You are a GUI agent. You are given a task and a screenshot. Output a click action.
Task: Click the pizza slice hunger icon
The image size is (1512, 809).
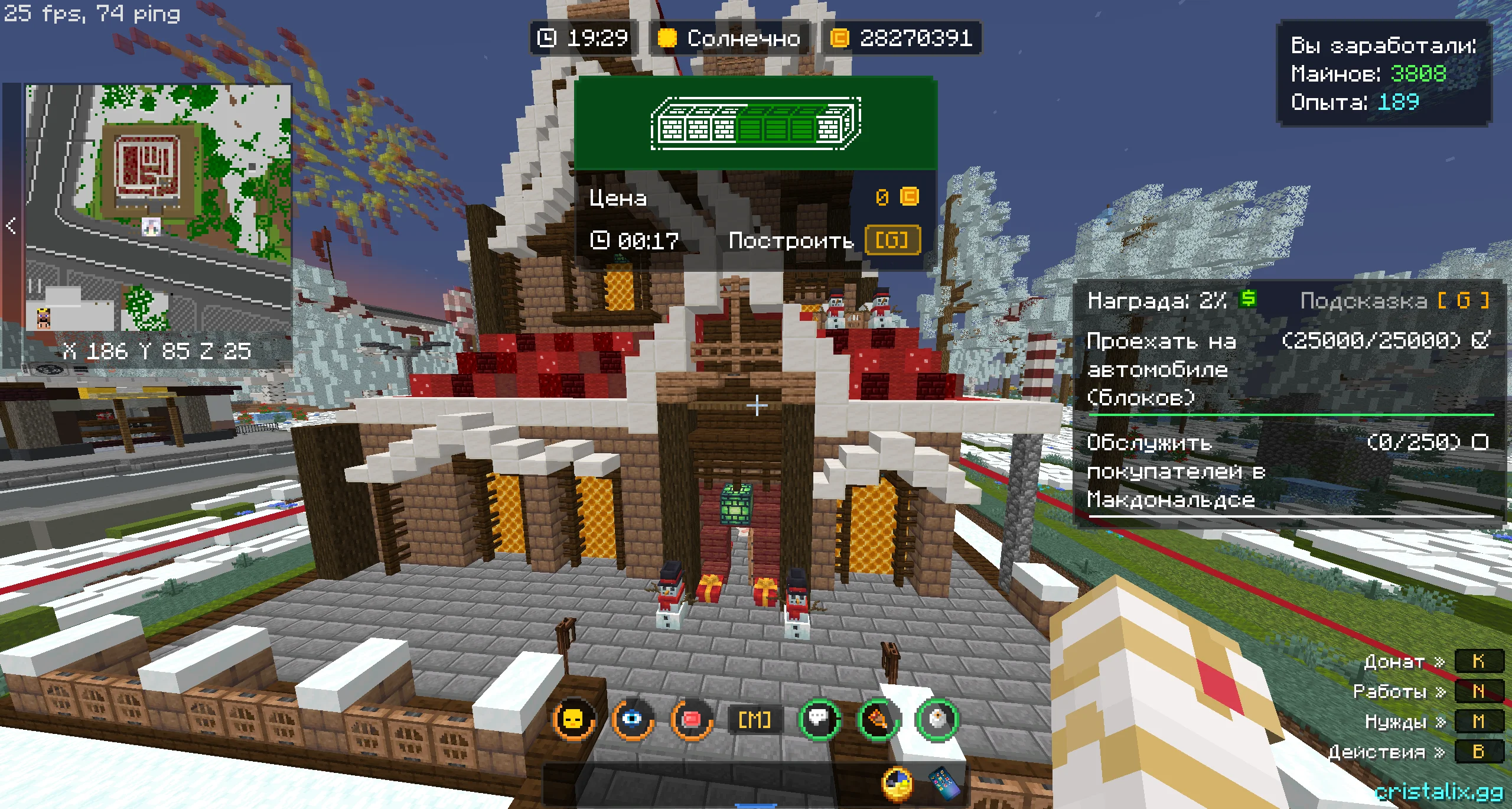pos(878,719)
